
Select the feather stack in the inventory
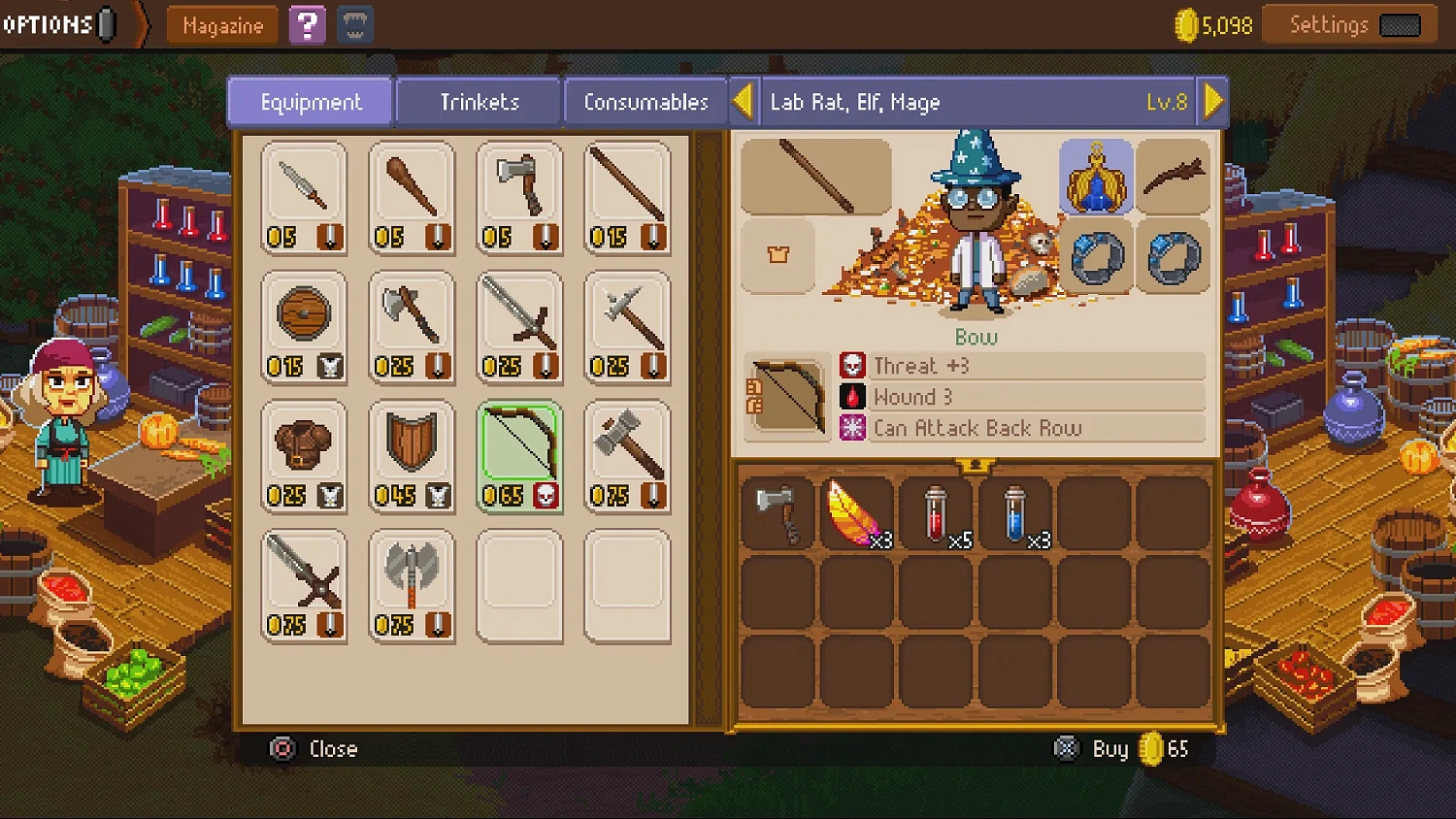[x=854, y=514]
